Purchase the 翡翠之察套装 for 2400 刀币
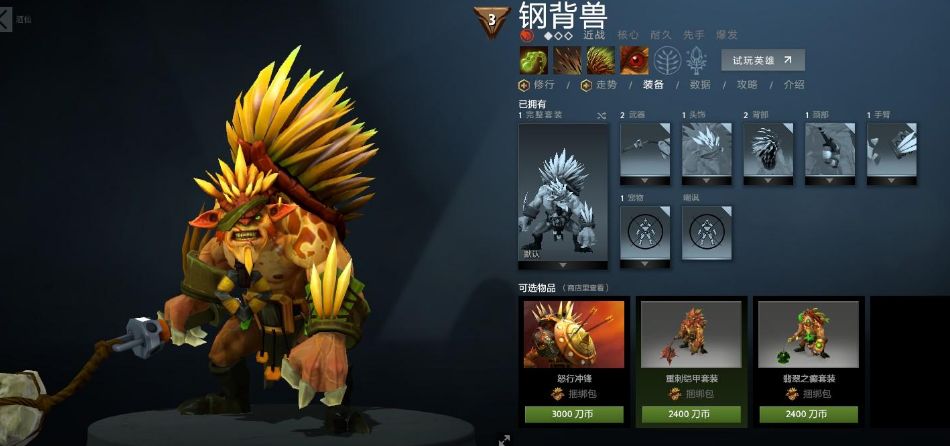The height and width of the screenshot is (446, 950). 808,414
